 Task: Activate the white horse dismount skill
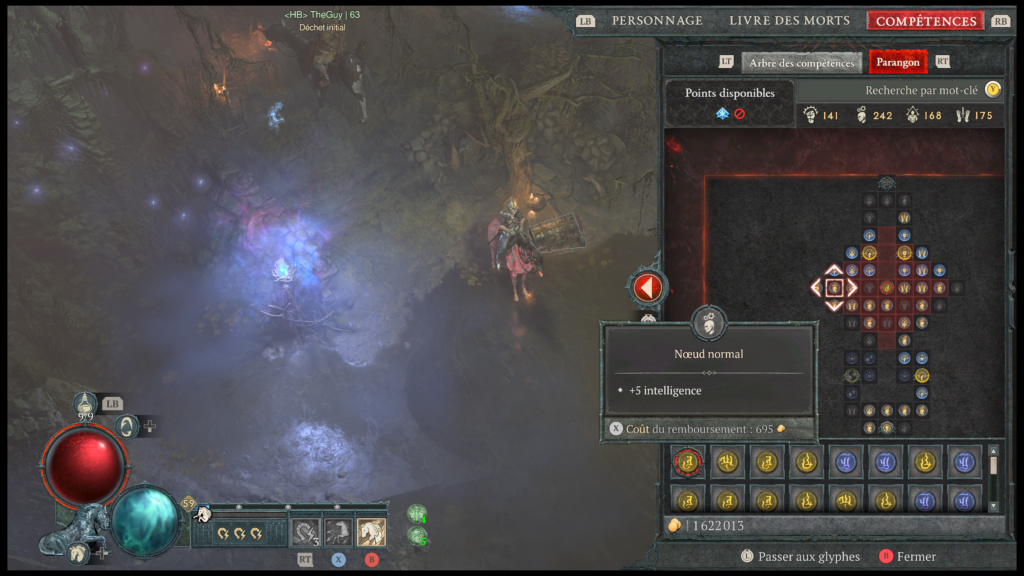pyautogui.click(x=371, y=532)
